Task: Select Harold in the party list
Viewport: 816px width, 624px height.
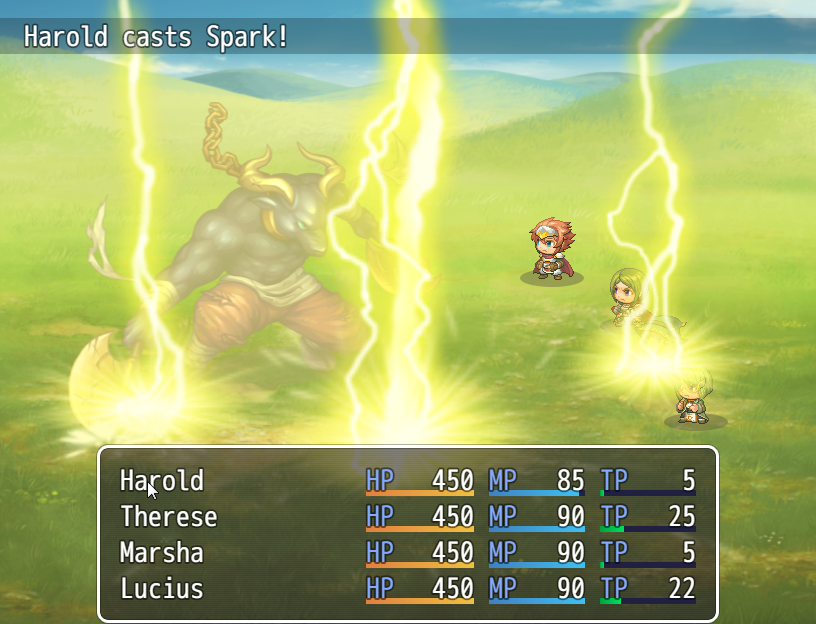Action: [162, 481]
